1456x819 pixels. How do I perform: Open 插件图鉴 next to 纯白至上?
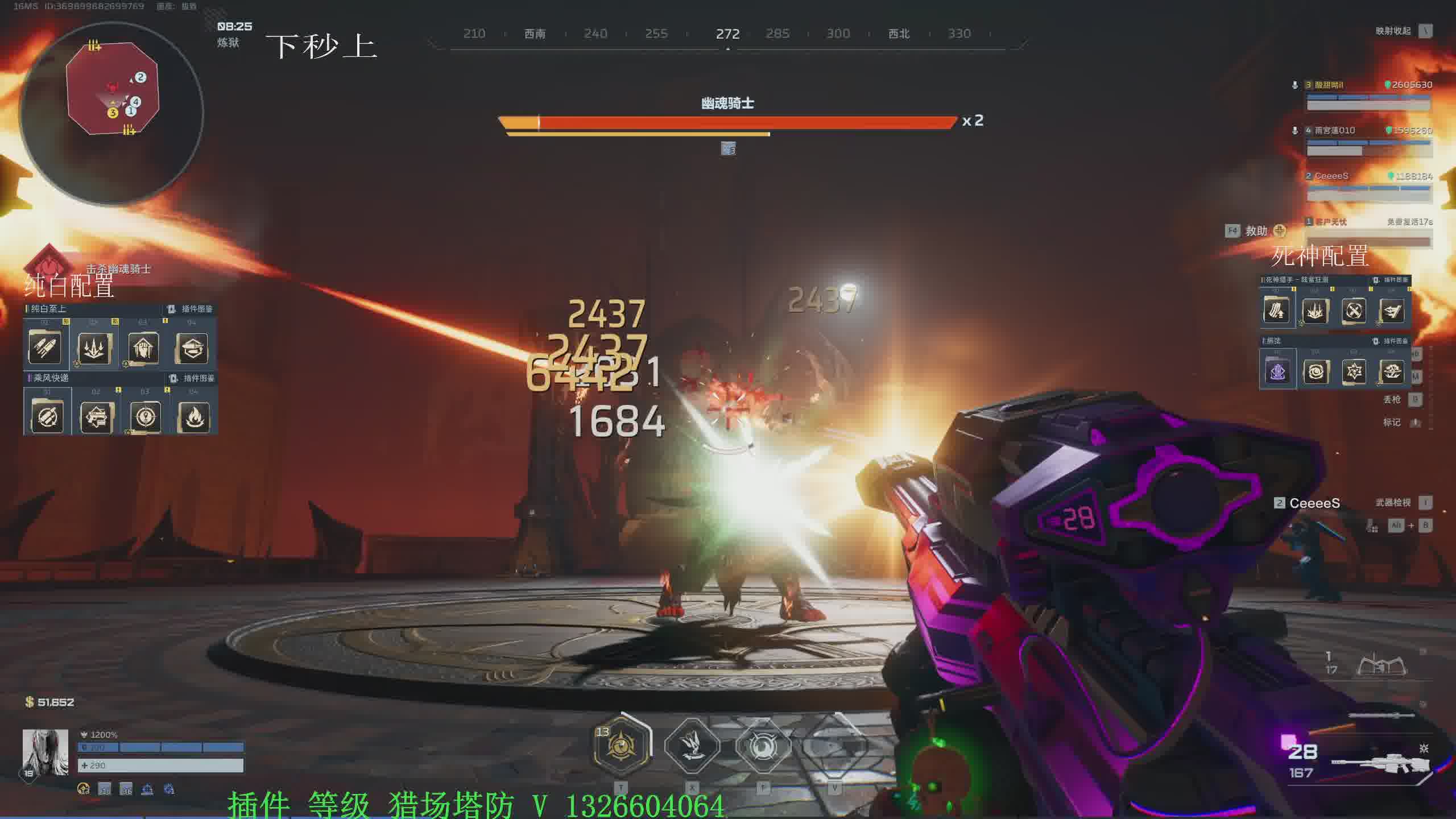pos(191,309)
